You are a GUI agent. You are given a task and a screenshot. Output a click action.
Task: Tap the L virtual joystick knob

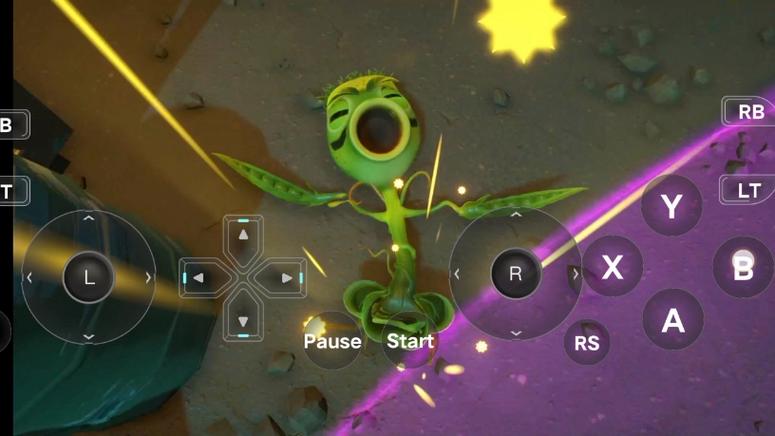(88, 277)
